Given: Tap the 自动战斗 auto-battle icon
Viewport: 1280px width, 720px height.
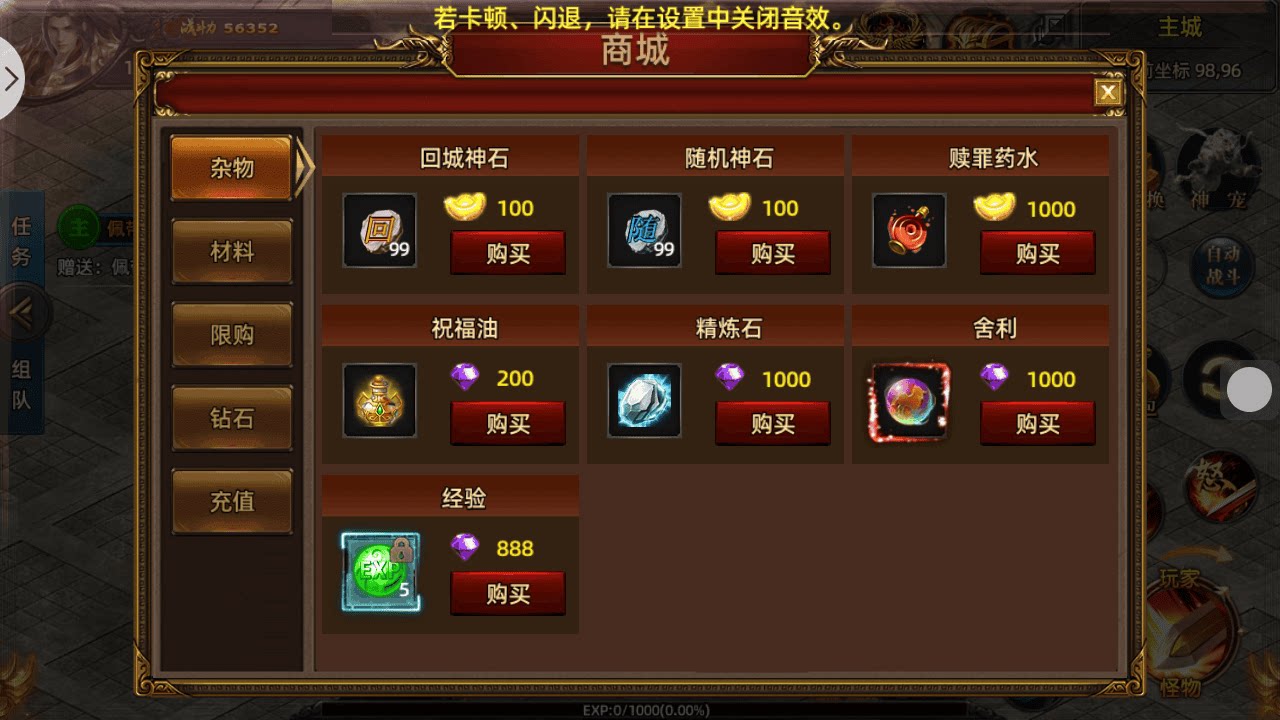Looking at the screenshot, I should (x=1225, y=262).
